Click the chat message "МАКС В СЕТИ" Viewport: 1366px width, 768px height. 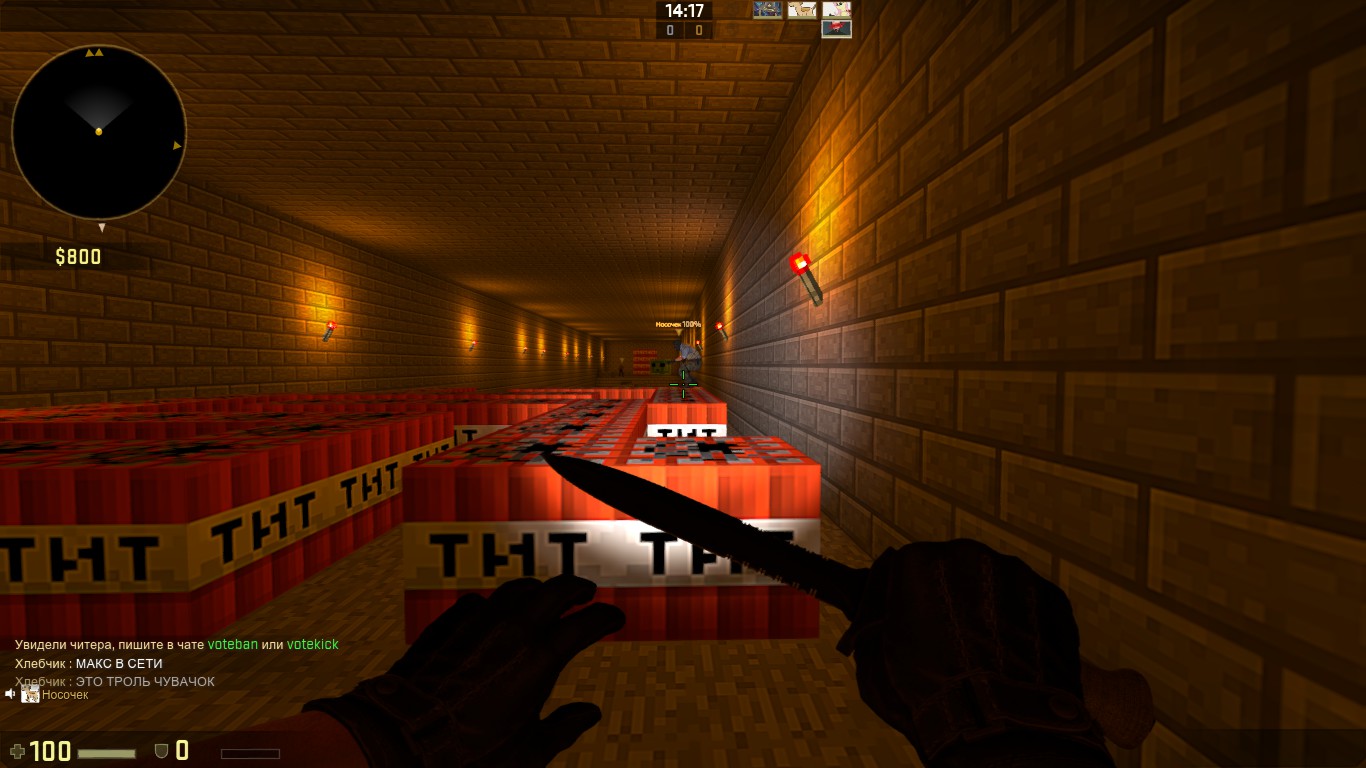[119, 663]
